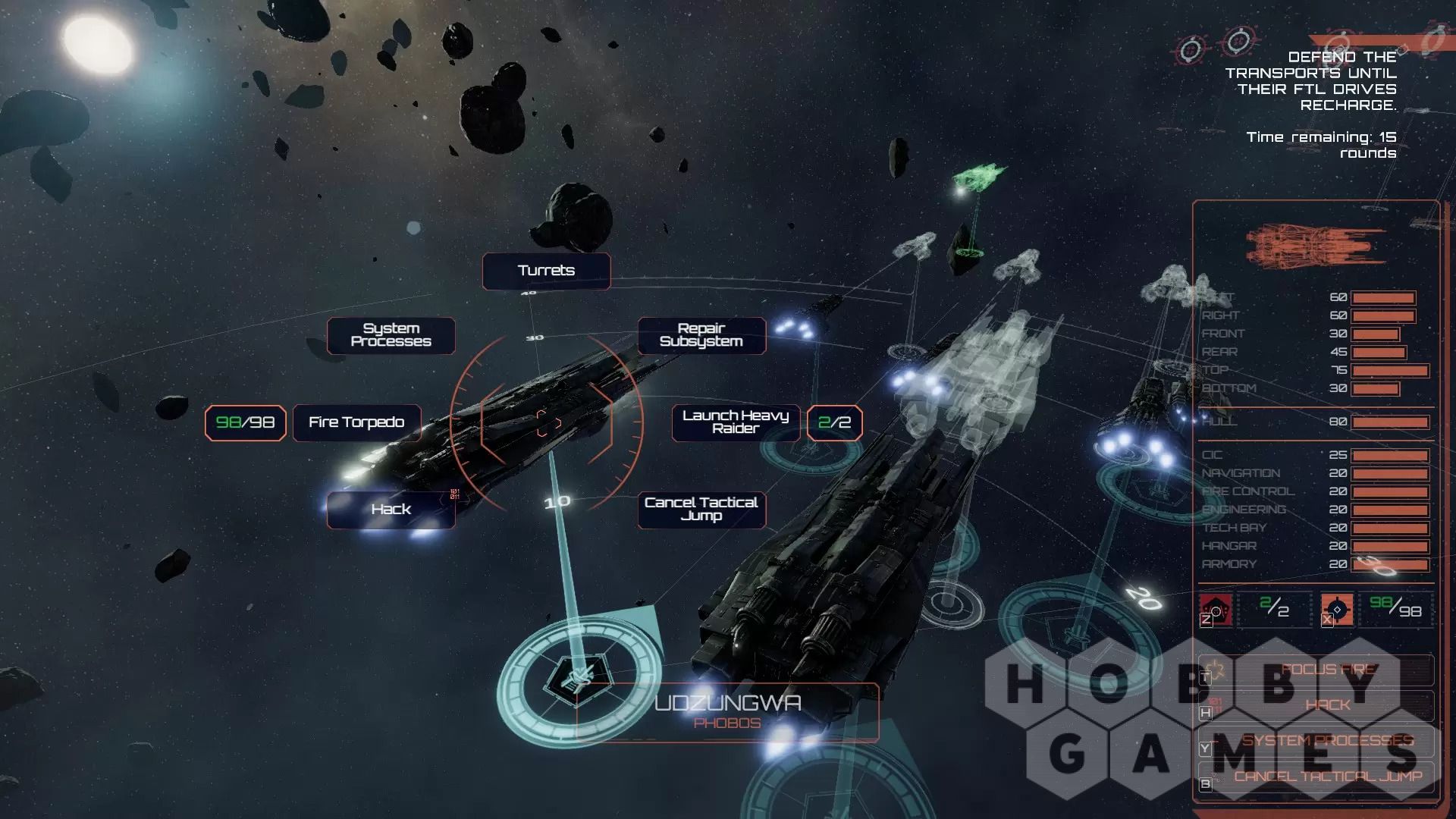Click the Launch Heavy Raider command
1456x819 pixels.
[x=736, y=422]
